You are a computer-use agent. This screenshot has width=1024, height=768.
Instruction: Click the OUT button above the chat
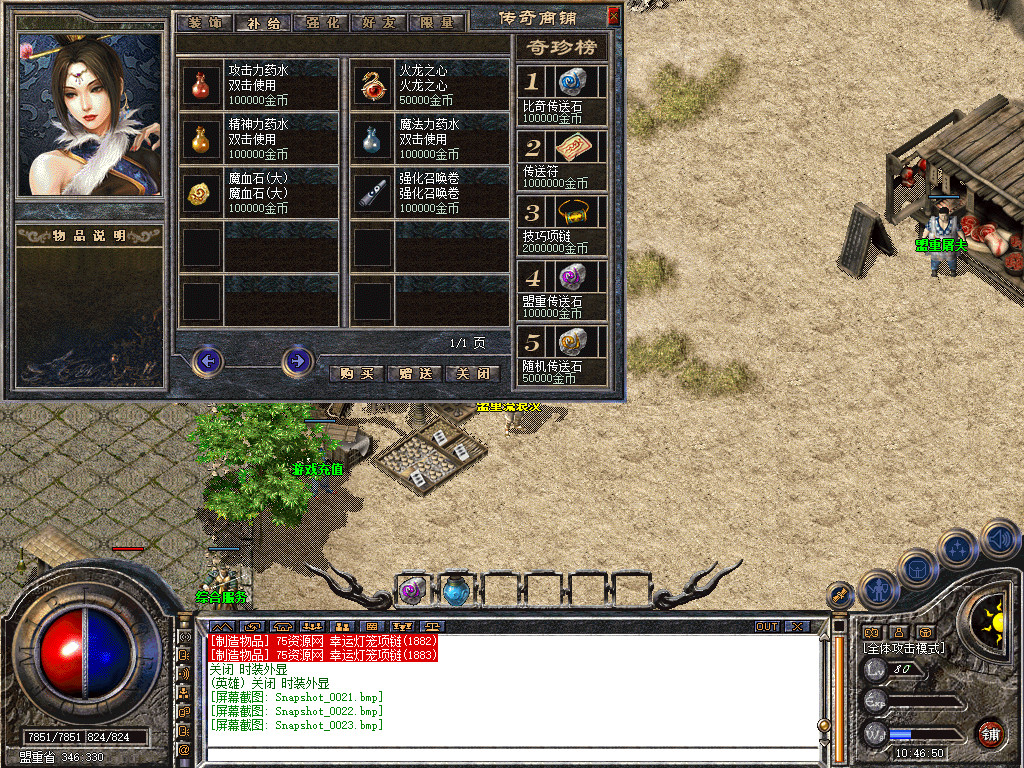(x=766, y=627)
